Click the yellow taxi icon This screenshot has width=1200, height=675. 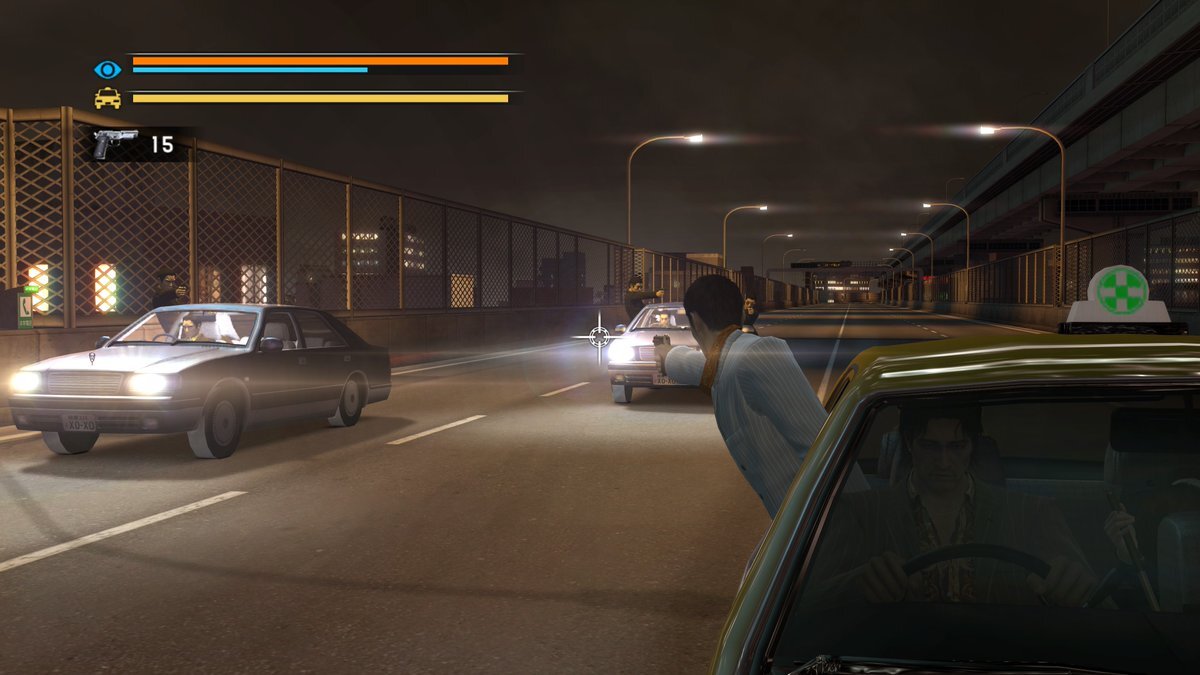click(x=107, y=98)
